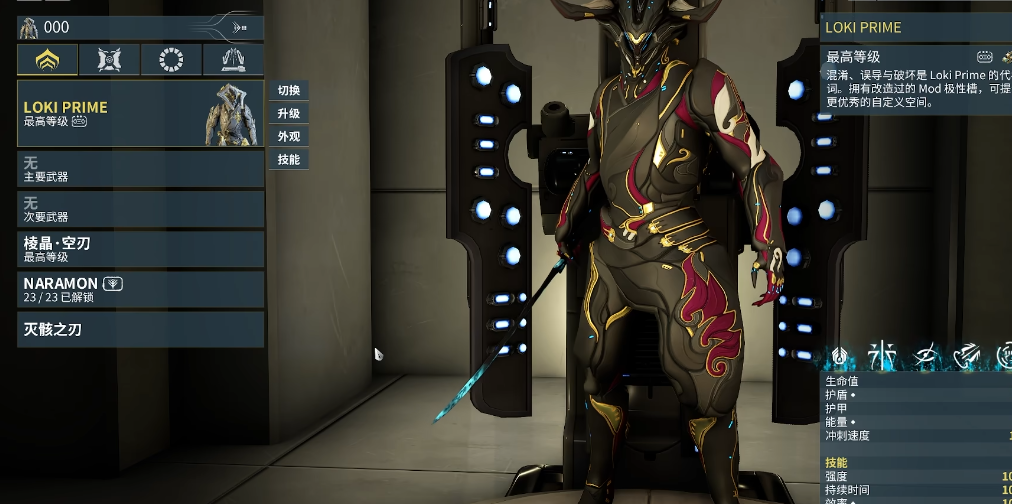Open the NARAMON focus school slot
Image resolution: width=1012 pixels, height=504 pixels.
pyautogui.click(x=140, y=289)
